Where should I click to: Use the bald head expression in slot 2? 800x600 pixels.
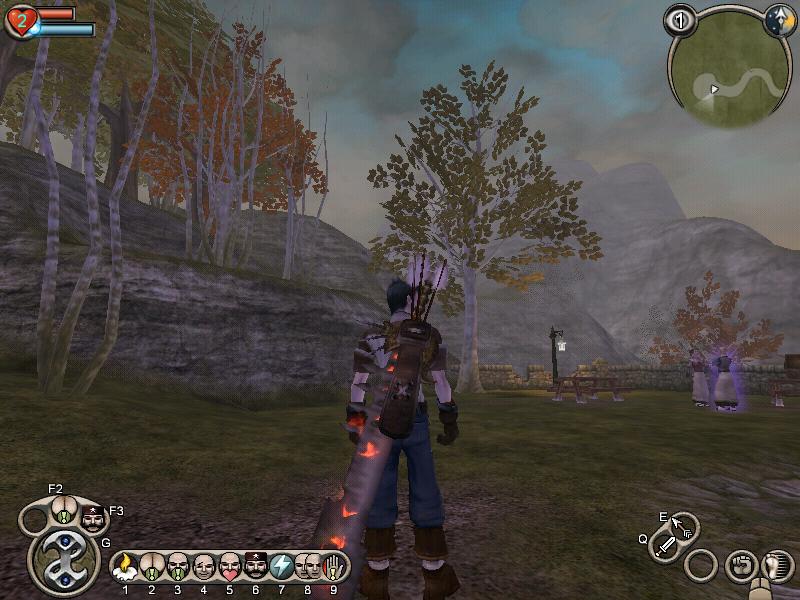[151, 567]
